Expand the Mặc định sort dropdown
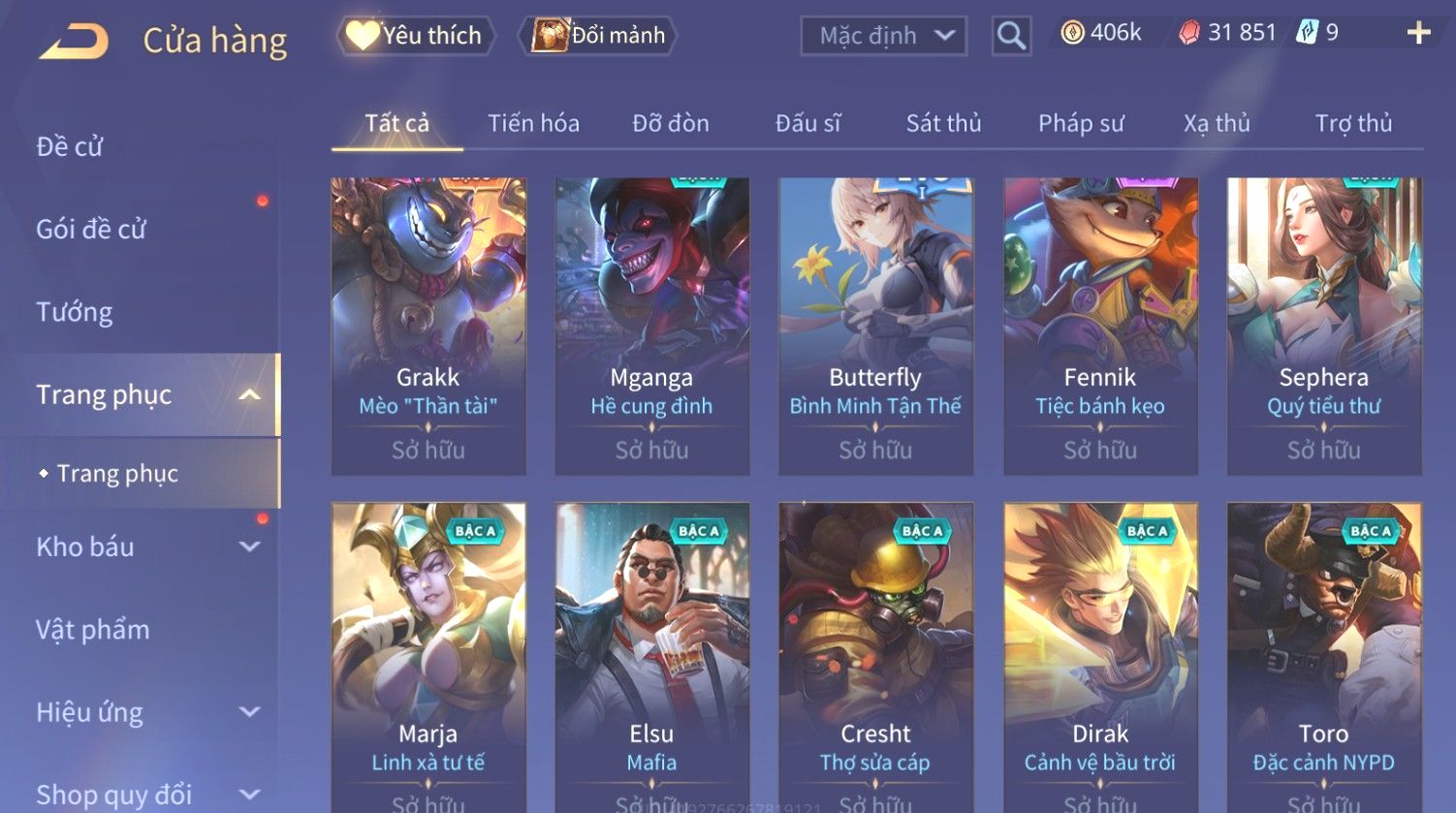This screenshot has width=1456, height=813. coord(883,36)
